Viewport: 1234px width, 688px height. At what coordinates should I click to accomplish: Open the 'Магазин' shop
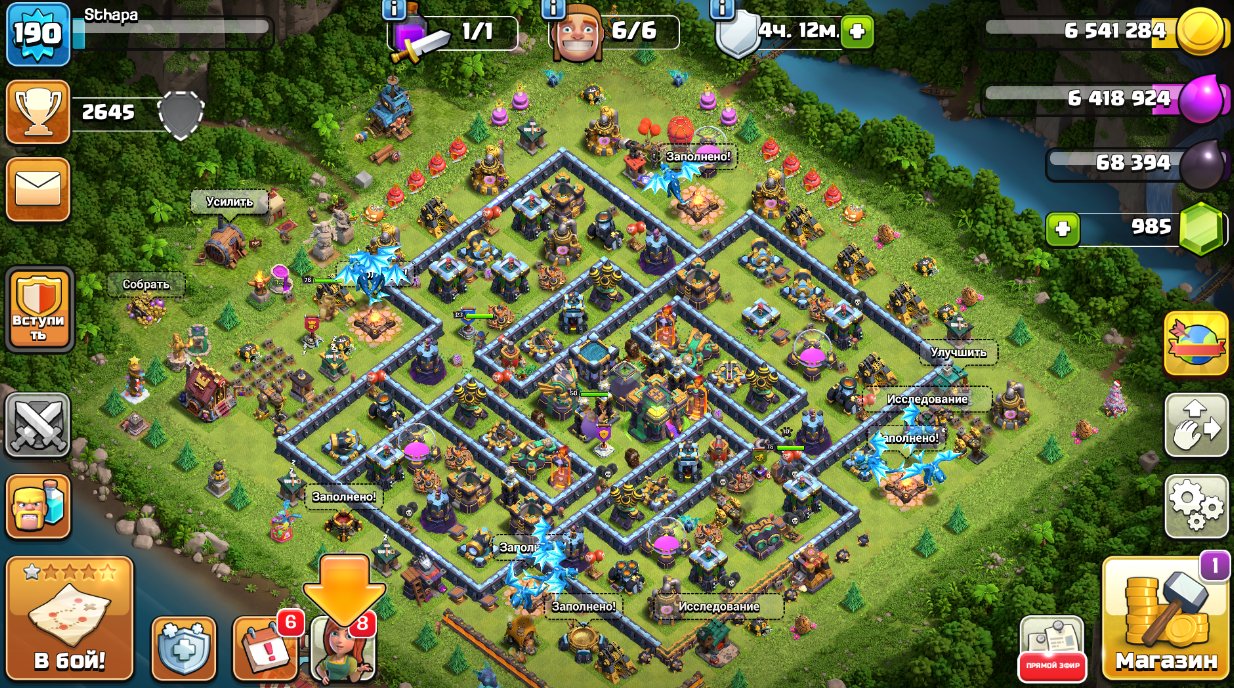(x=1166, y=618)
